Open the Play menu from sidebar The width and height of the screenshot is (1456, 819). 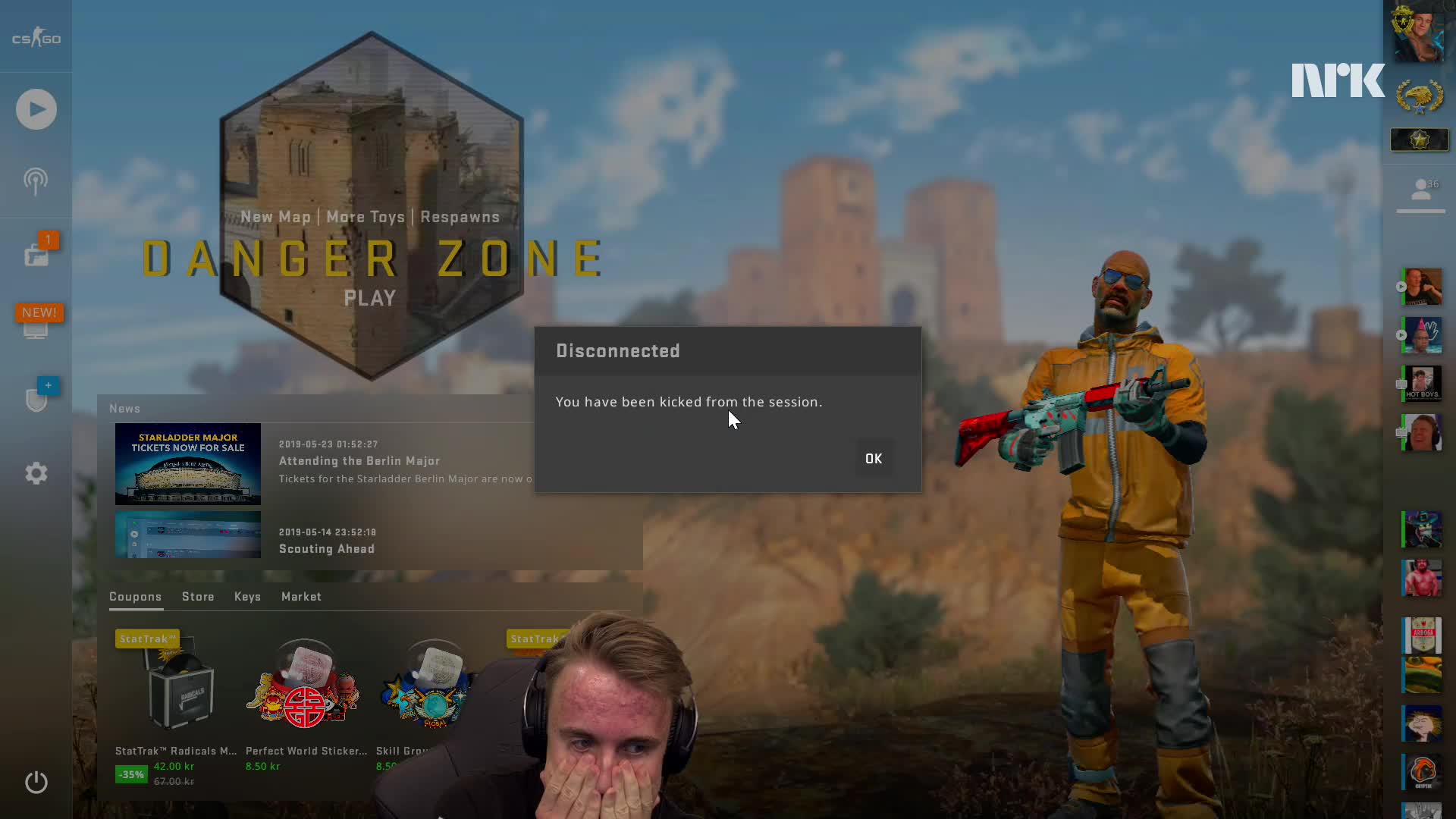coord(36,109)
